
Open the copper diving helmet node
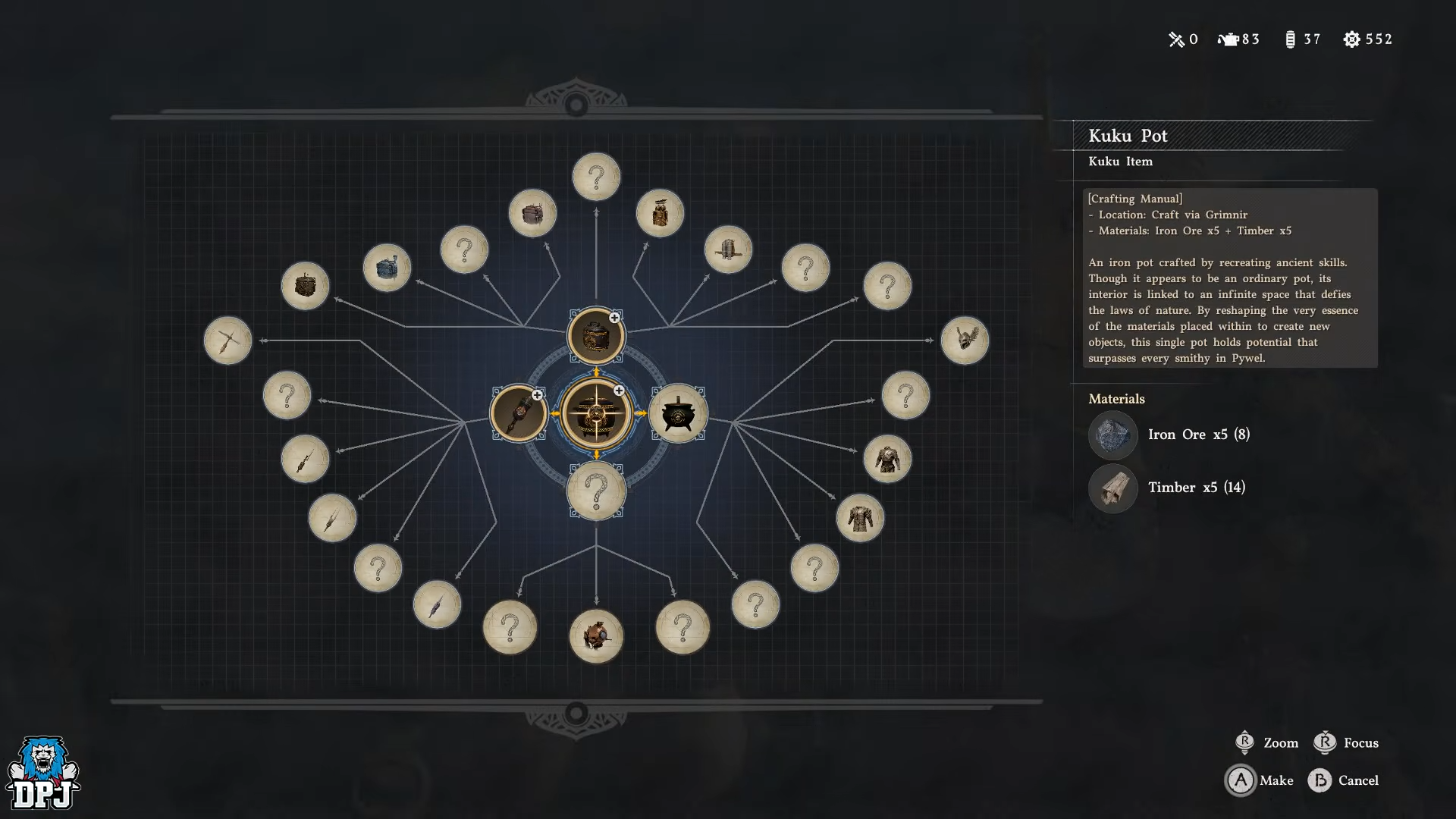(596, 635)
